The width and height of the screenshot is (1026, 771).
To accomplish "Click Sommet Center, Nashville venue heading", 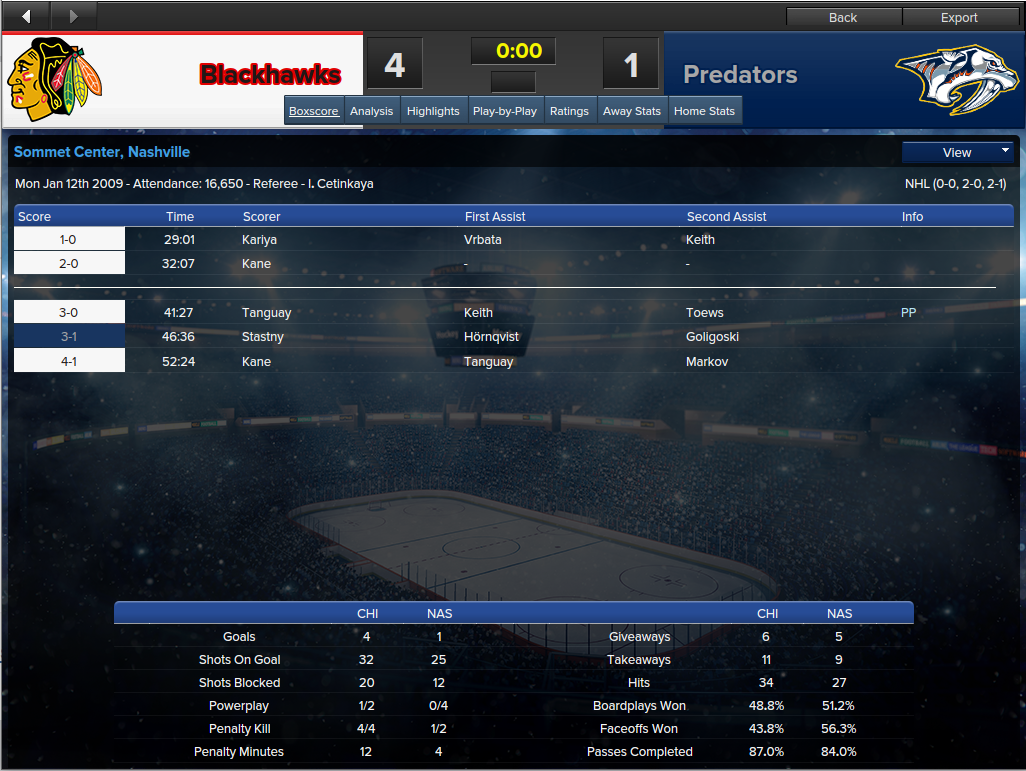I will coord(102,152).
